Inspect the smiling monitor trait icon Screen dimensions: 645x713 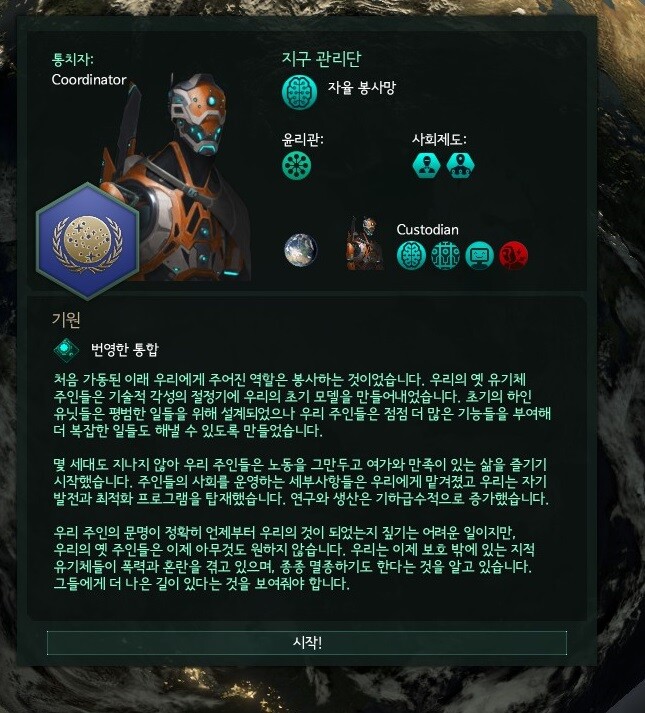click(x=480, y=256)
